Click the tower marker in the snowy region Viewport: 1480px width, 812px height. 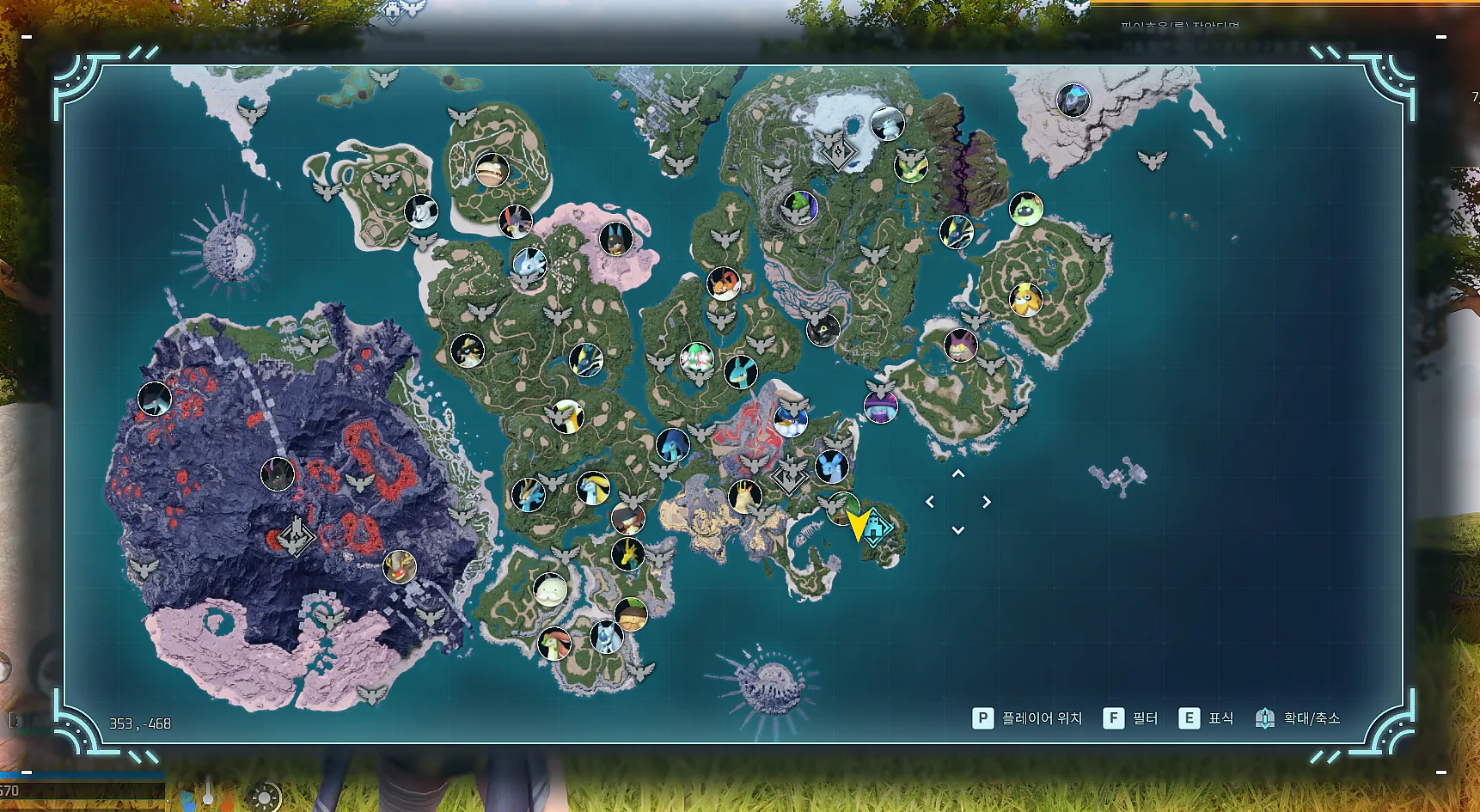pos(838,152)
